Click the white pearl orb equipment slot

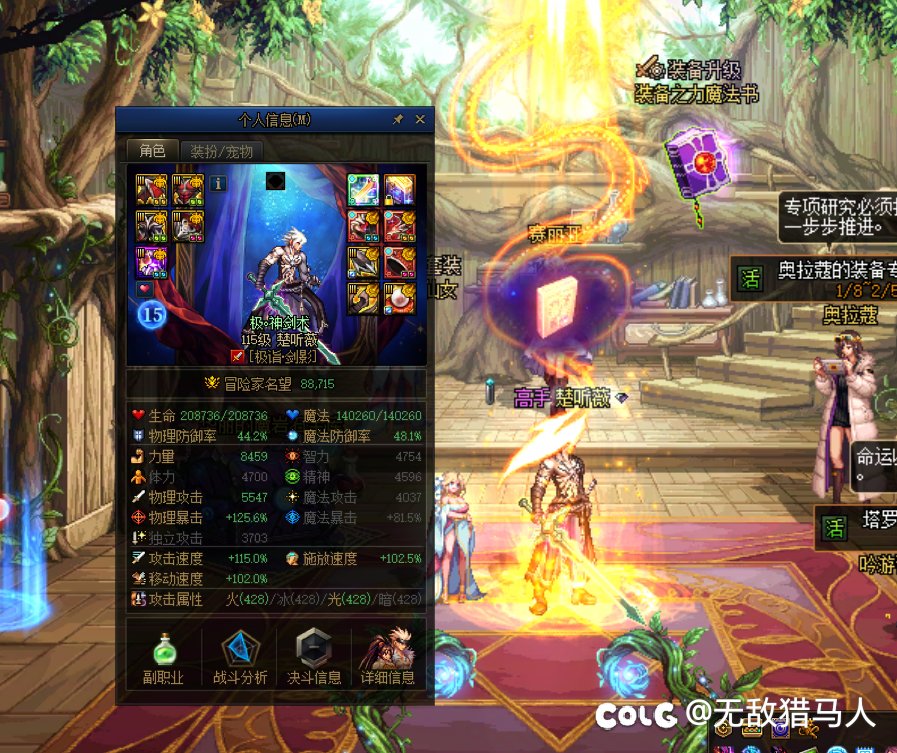click(400, 298)
